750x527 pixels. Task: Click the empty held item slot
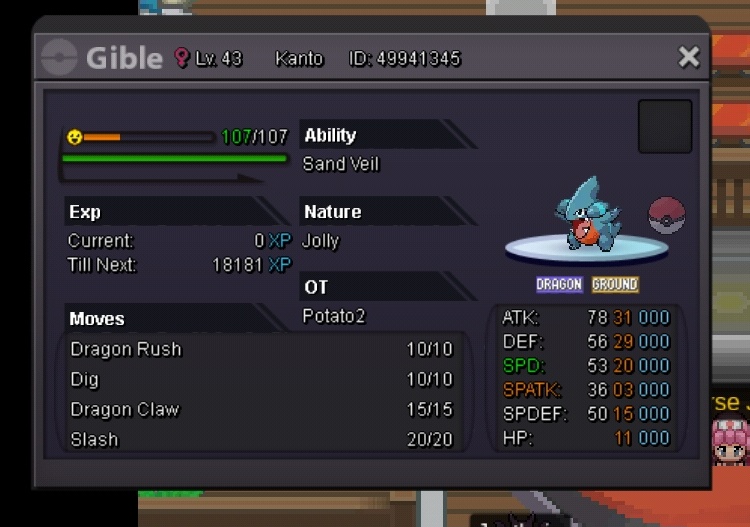point(665,126)
